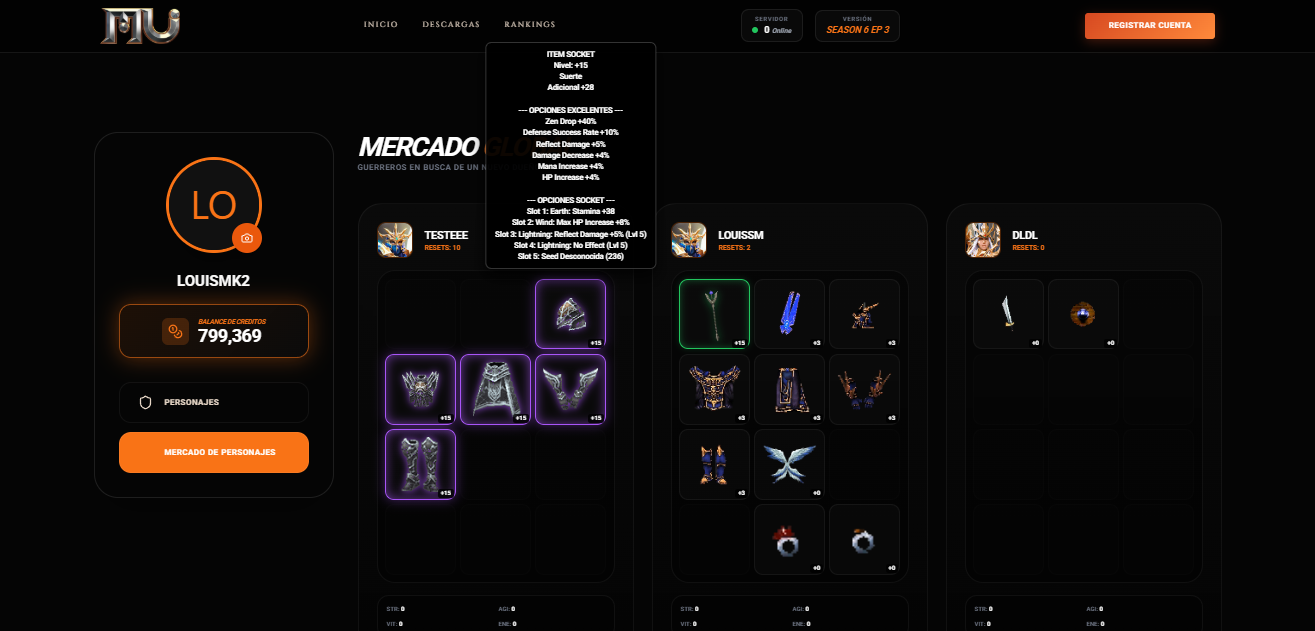Go to the INICIO page
This screenshot has width=1315, height=631.
point(380,25)
